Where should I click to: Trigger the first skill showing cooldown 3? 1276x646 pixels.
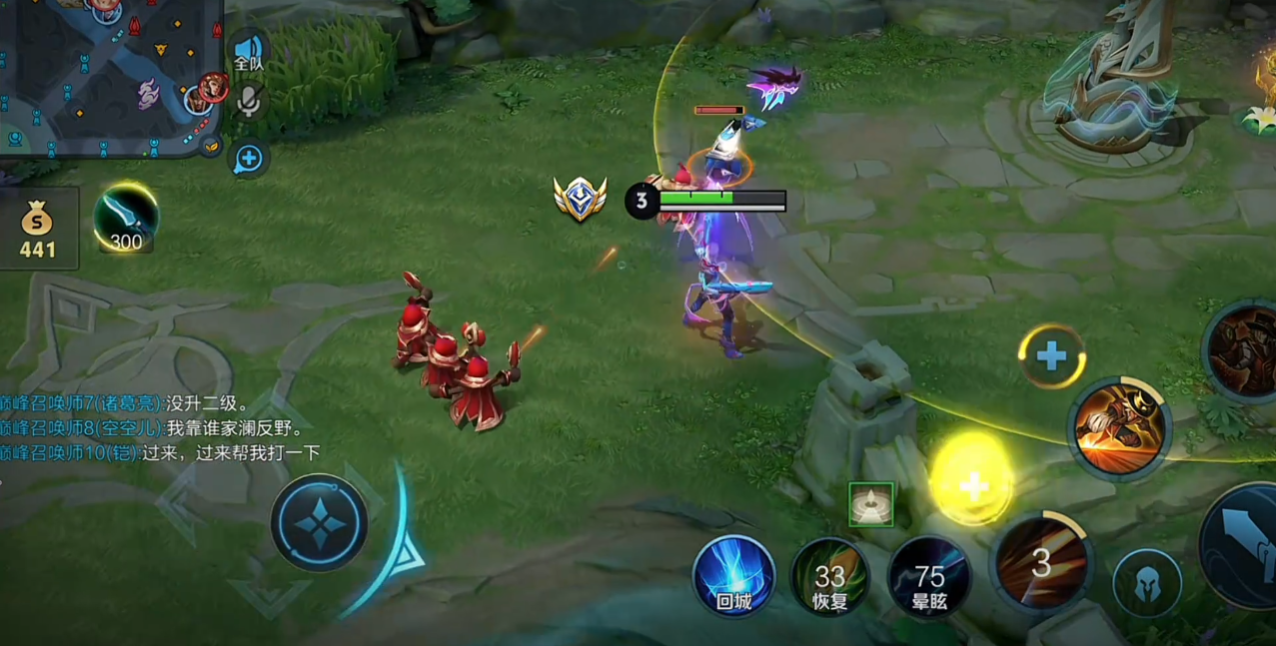tap(1041, 563)
